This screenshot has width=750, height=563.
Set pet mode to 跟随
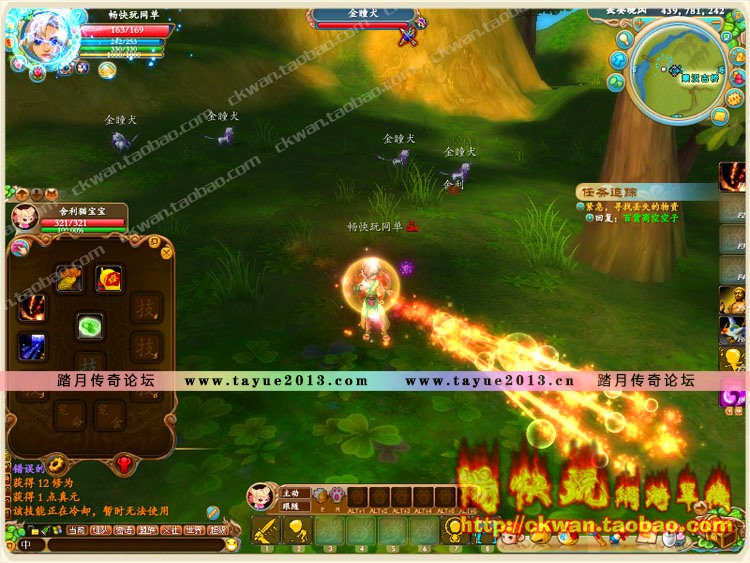pyautogui.click(x=290, y=505)
